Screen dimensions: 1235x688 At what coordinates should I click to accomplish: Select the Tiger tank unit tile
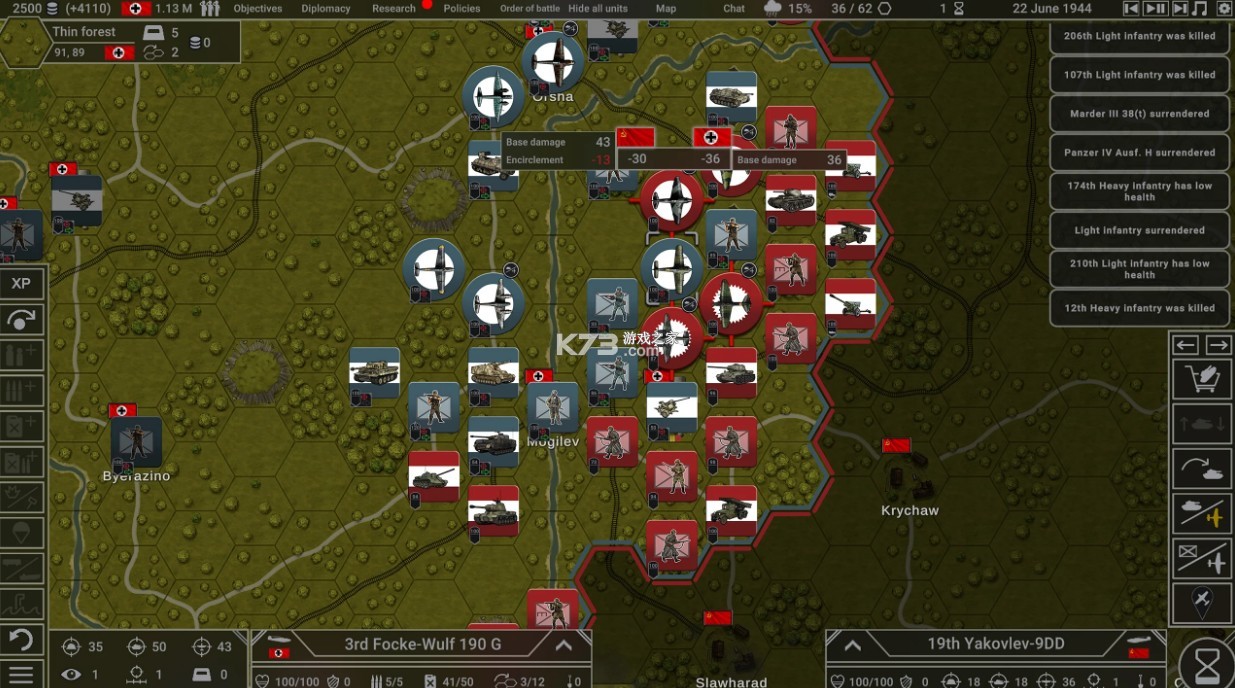pyautogui.click(x=375, y=372)
